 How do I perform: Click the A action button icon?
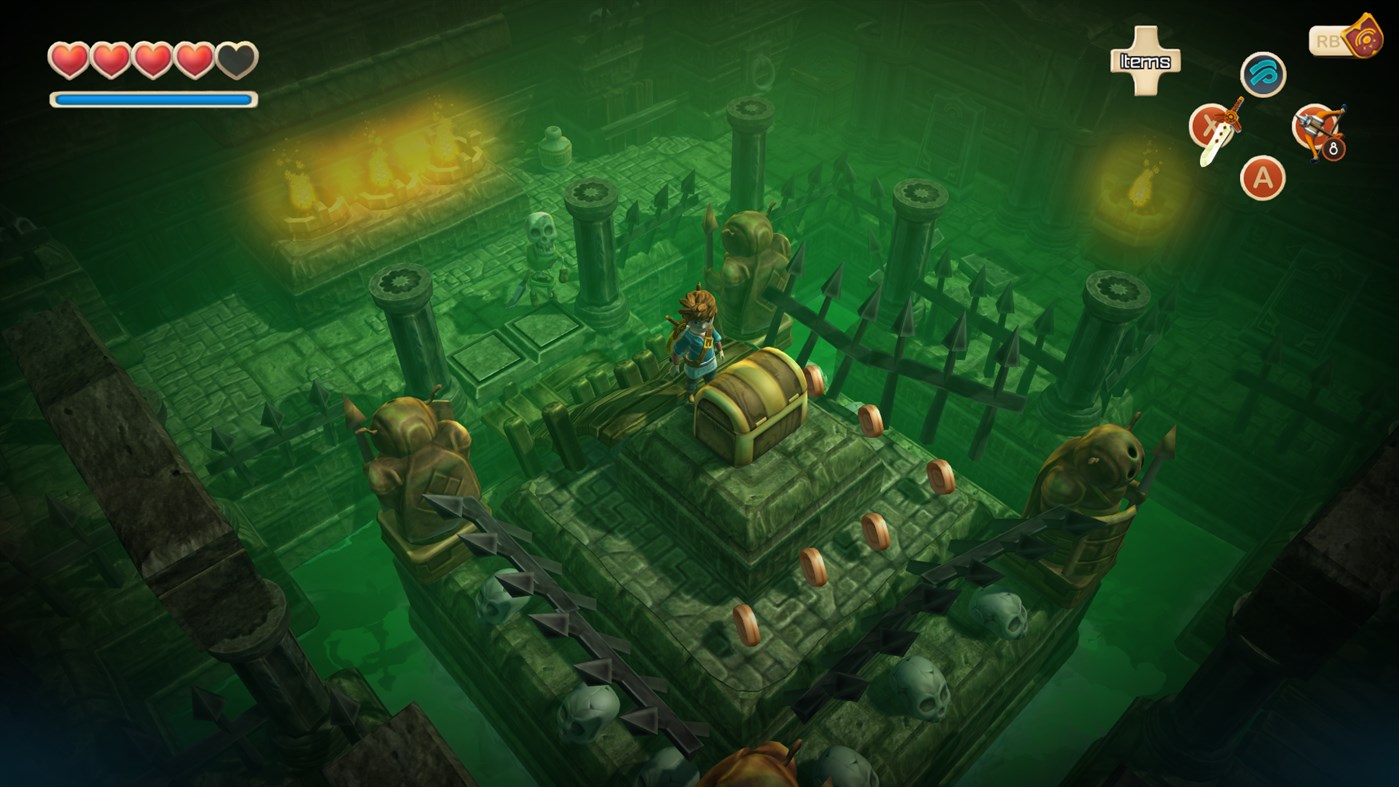click(x=1261, y=180)
